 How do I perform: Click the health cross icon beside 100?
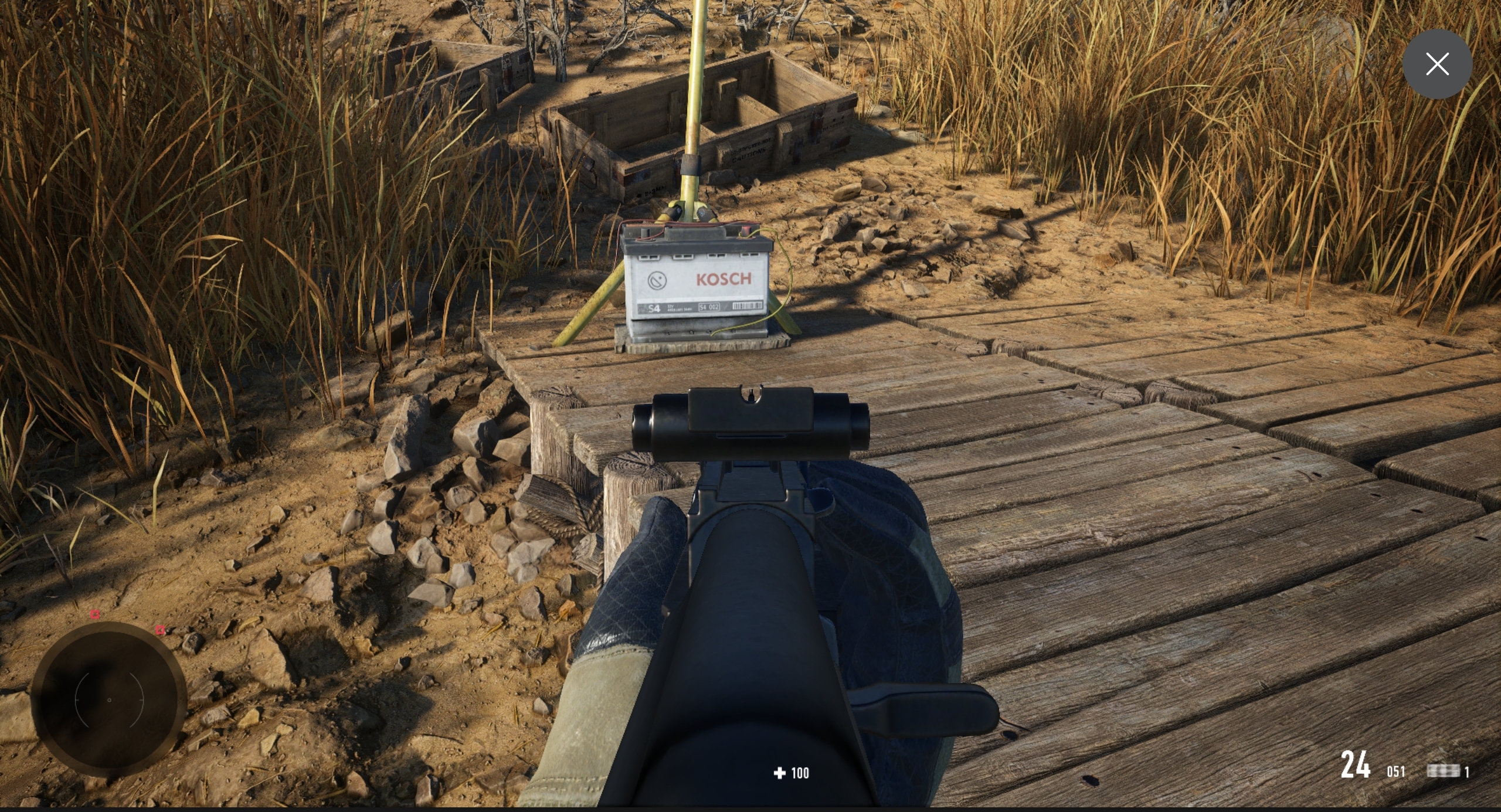click(x=779, y=773)
